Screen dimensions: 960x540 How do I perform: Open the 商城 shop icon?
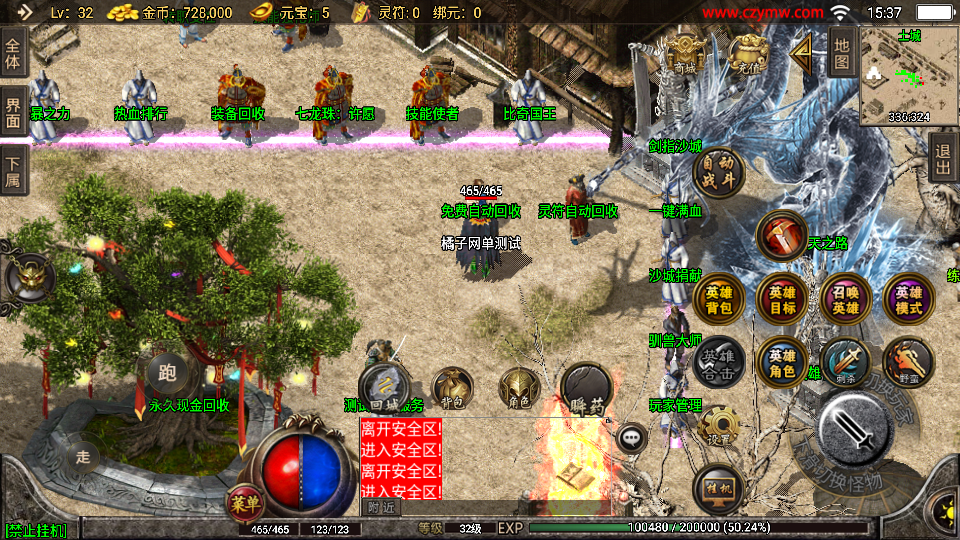point(686,54)
